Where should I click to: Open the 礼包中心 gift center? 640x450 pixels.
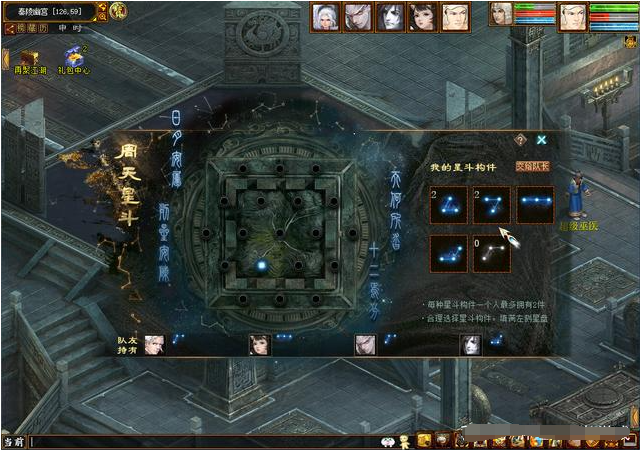(x=73, y=60)
